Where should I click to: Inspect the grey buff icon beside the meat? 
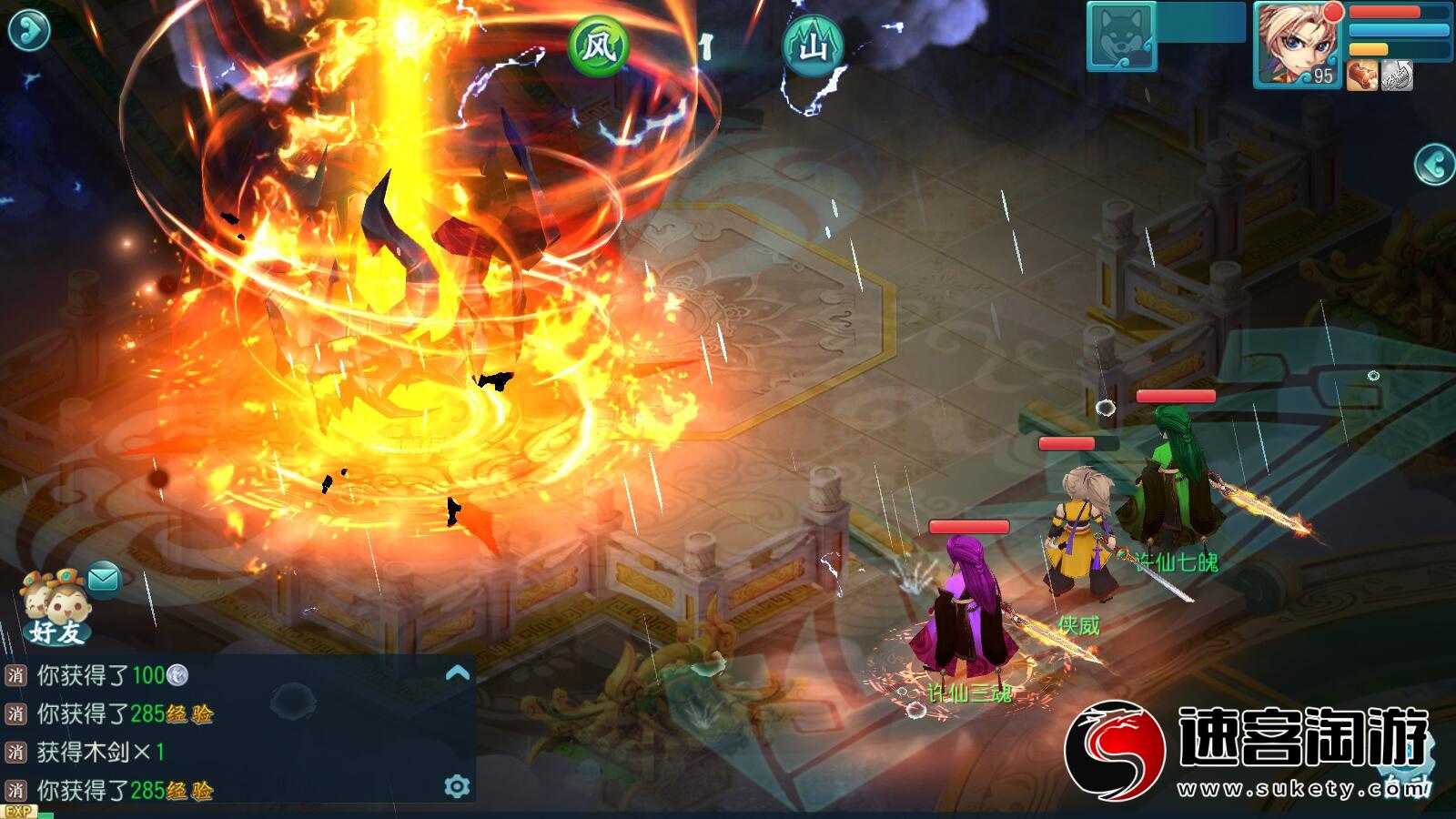(x=1397, y=76)
